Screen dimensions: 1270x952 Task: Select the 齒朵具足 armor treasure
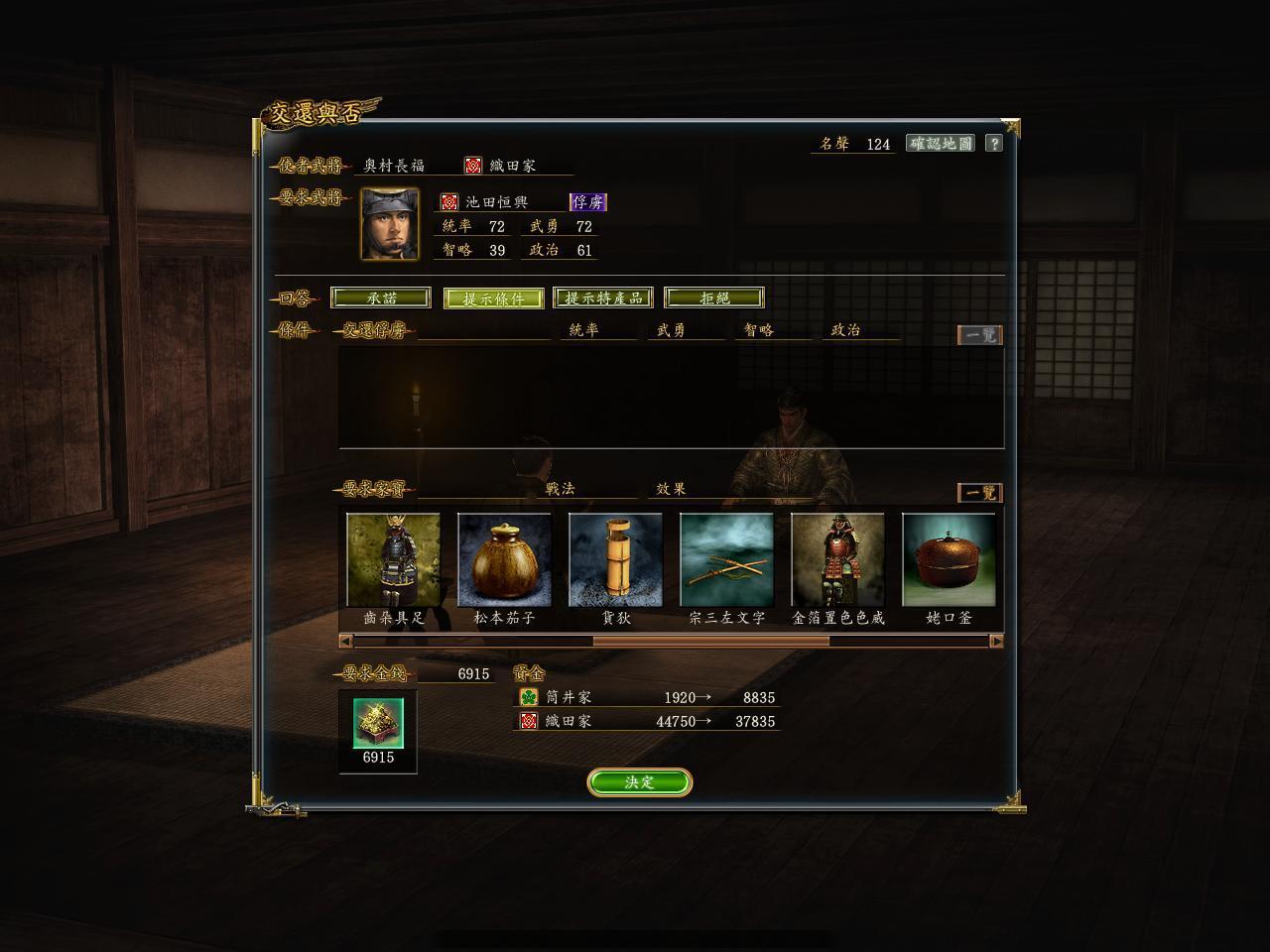[393, 560]
